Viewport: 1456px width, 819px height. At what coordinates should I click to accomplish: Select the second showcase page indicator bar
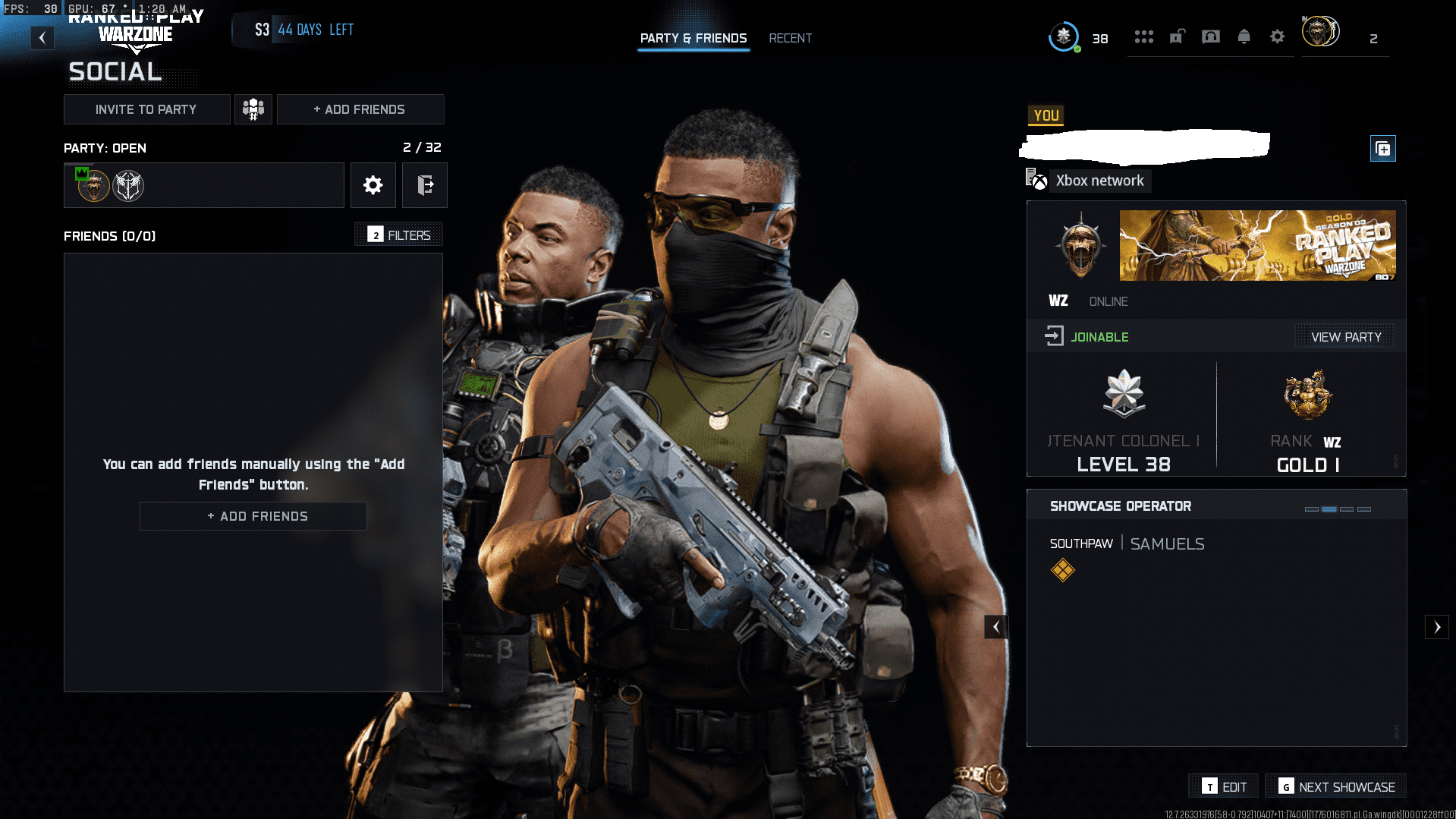(1329, 509)
